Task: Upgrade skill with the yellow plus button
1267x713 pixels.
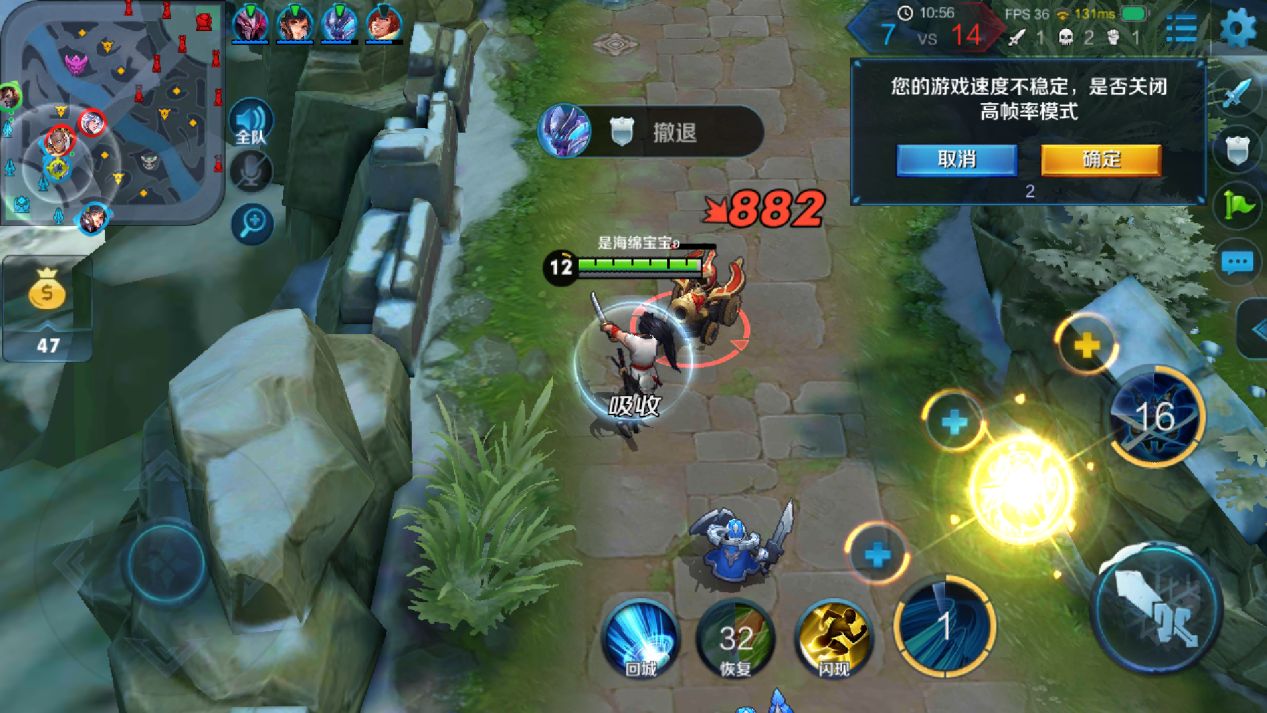Action: click(x=1086, y=345)
